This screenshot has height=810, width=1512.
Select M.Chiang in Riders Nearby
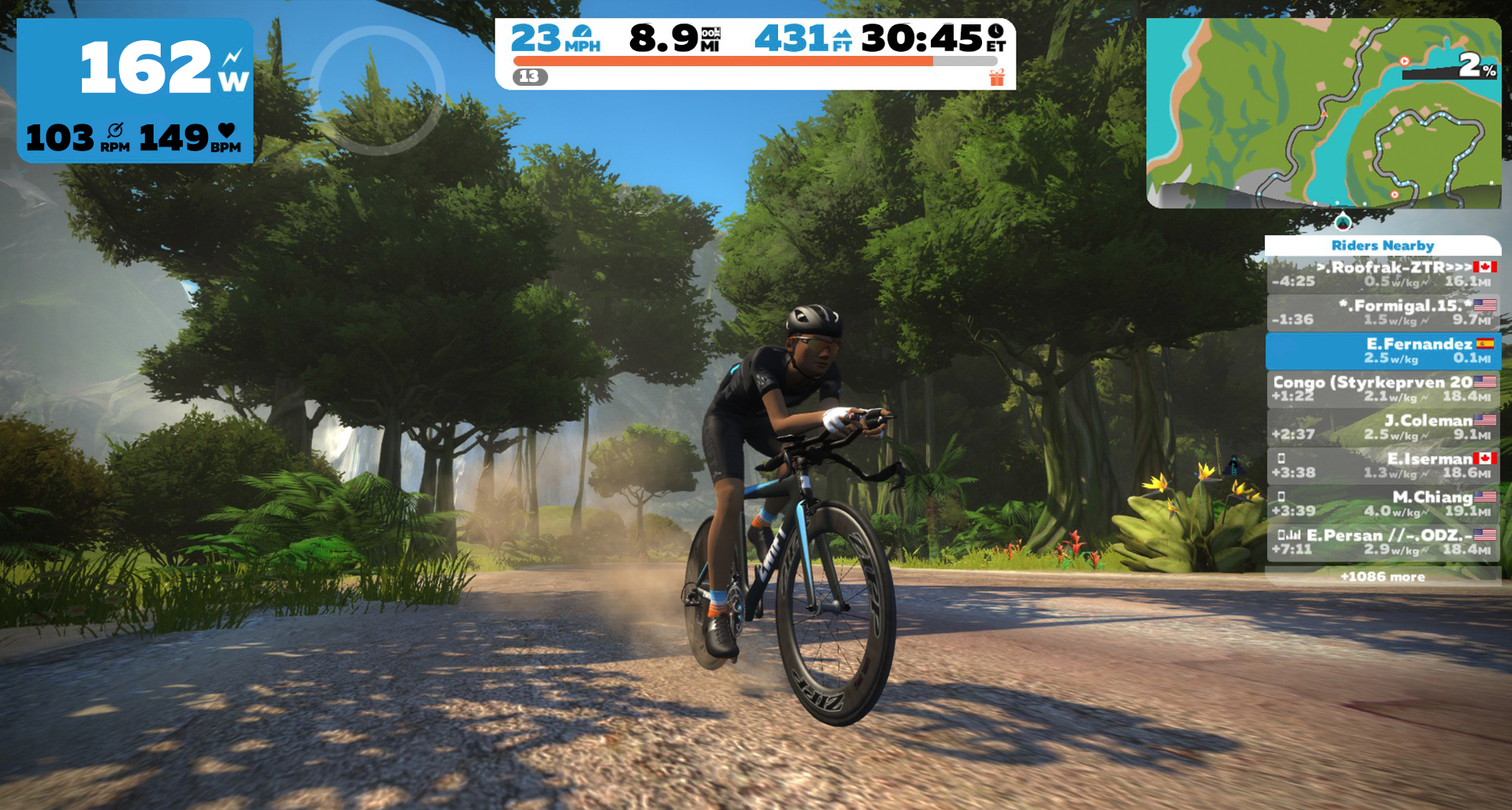tap(1383, 504)
